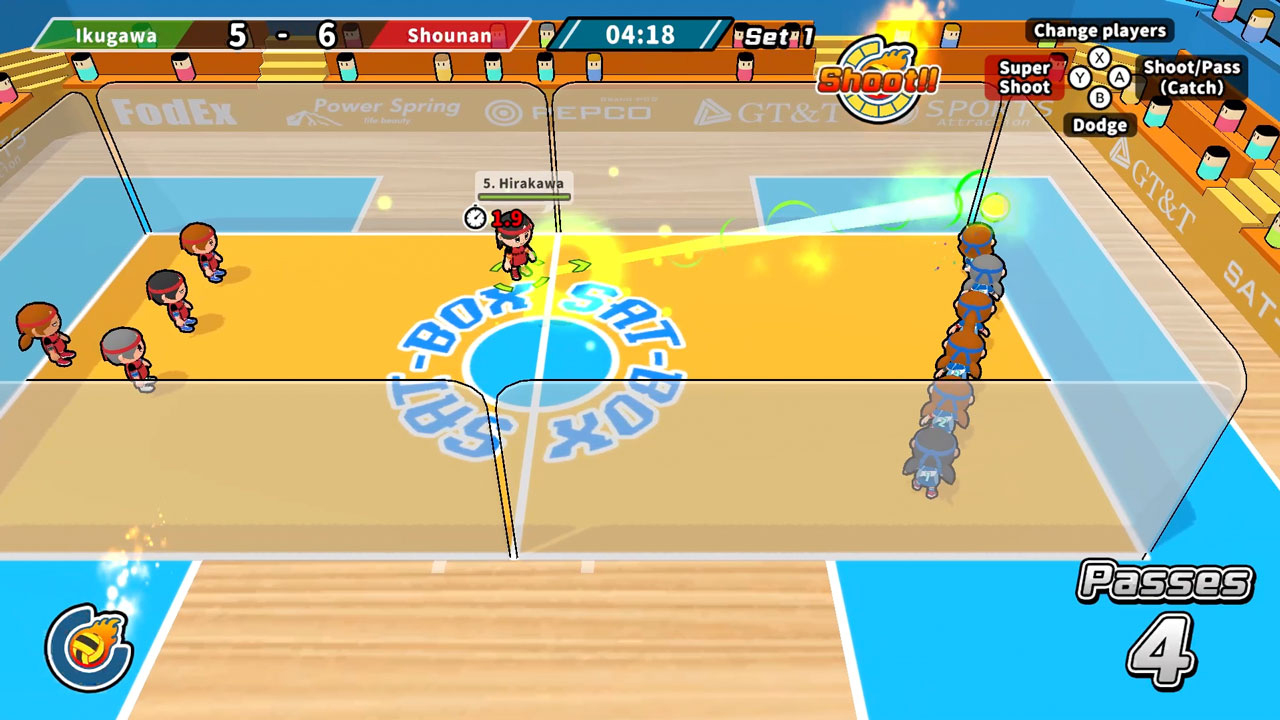
Task: Click the A button prompt for Shoot/Pass
Action: point(1121,76)
